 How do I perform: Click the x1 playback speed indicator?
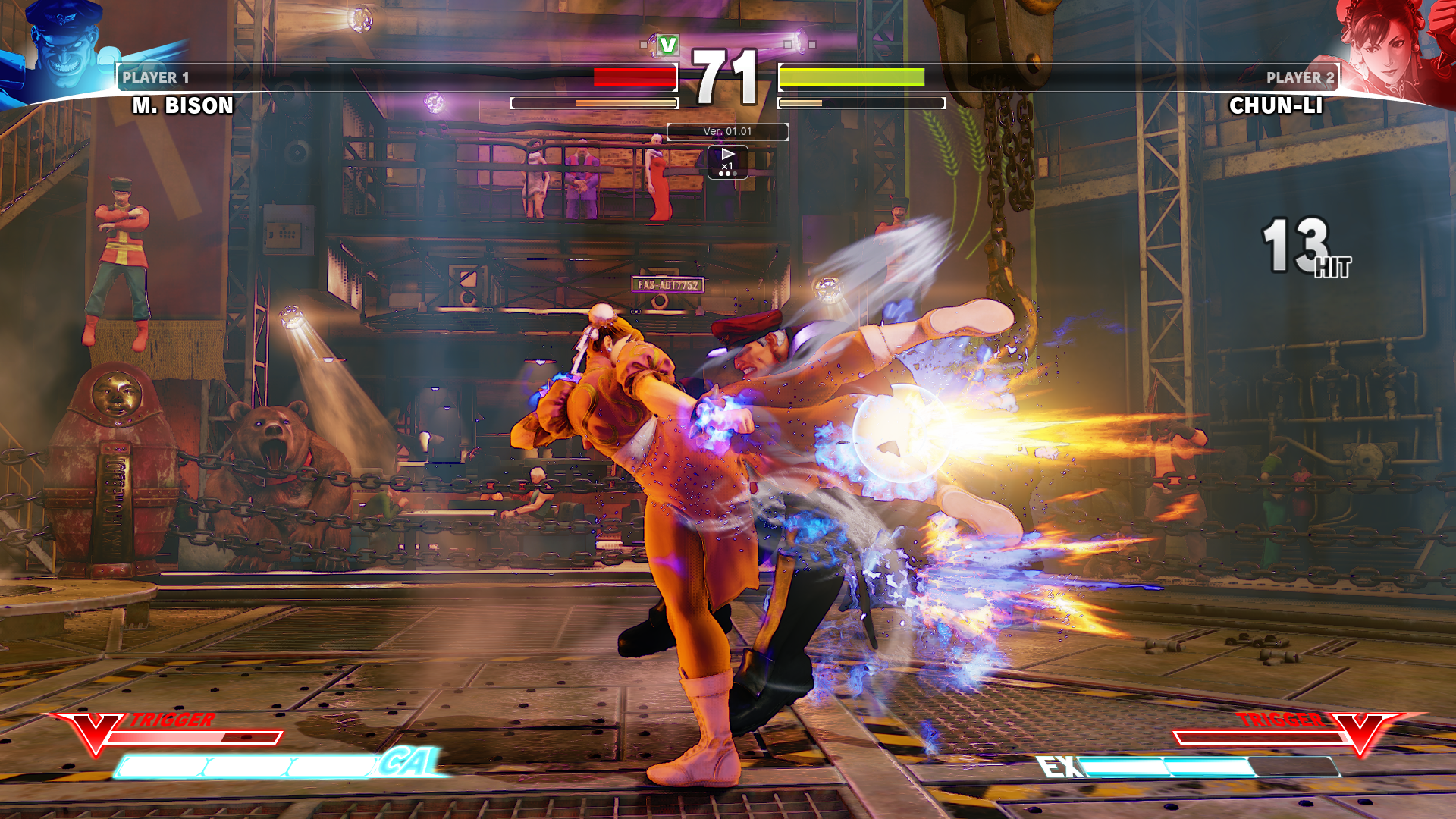(727, 165)
